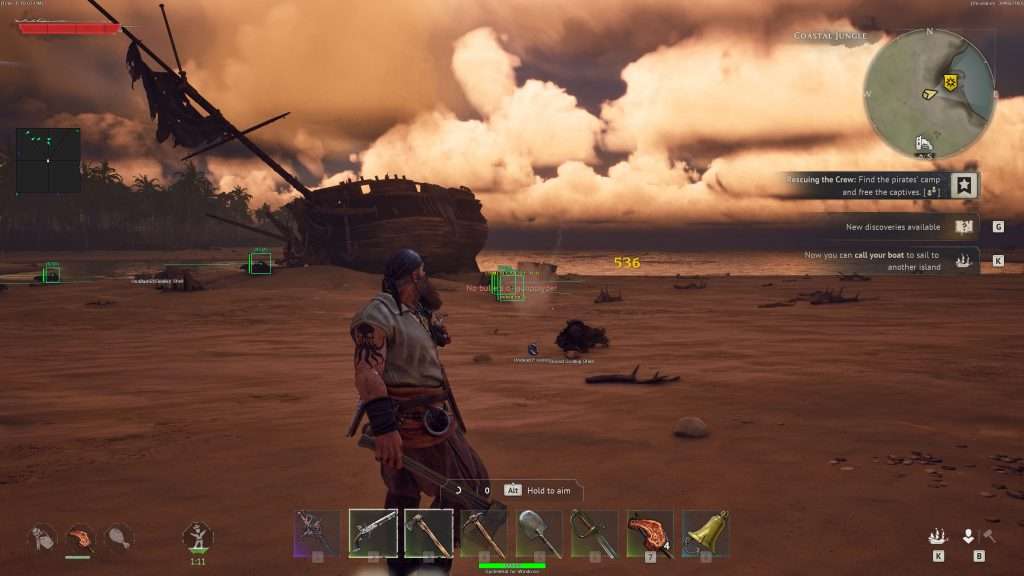1024x576 pixels.
Task: Select the flintlock pistol hotbar slot
Action: click(x=372, y=533)
